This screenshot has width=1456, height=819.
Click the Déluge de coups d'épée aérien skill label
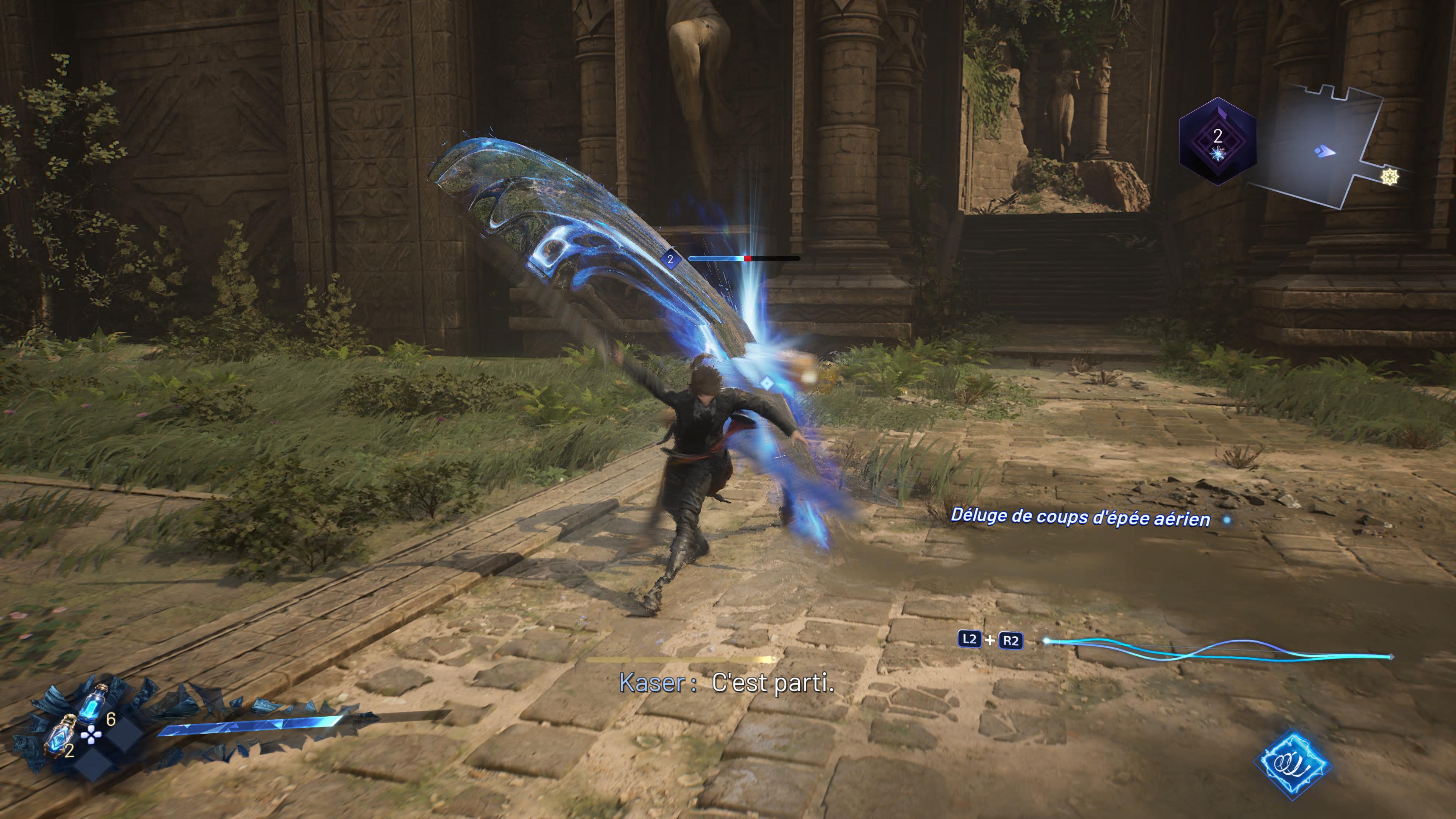(1080, 517)
